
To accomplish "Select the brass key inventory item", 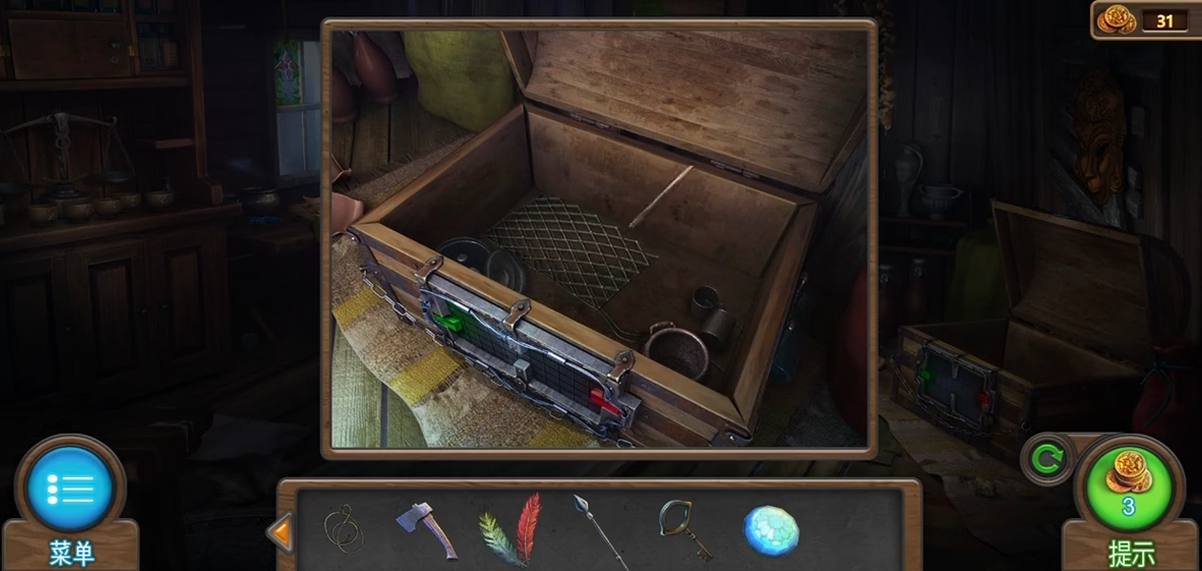I will pyautogui.click(x=684, y=528).
